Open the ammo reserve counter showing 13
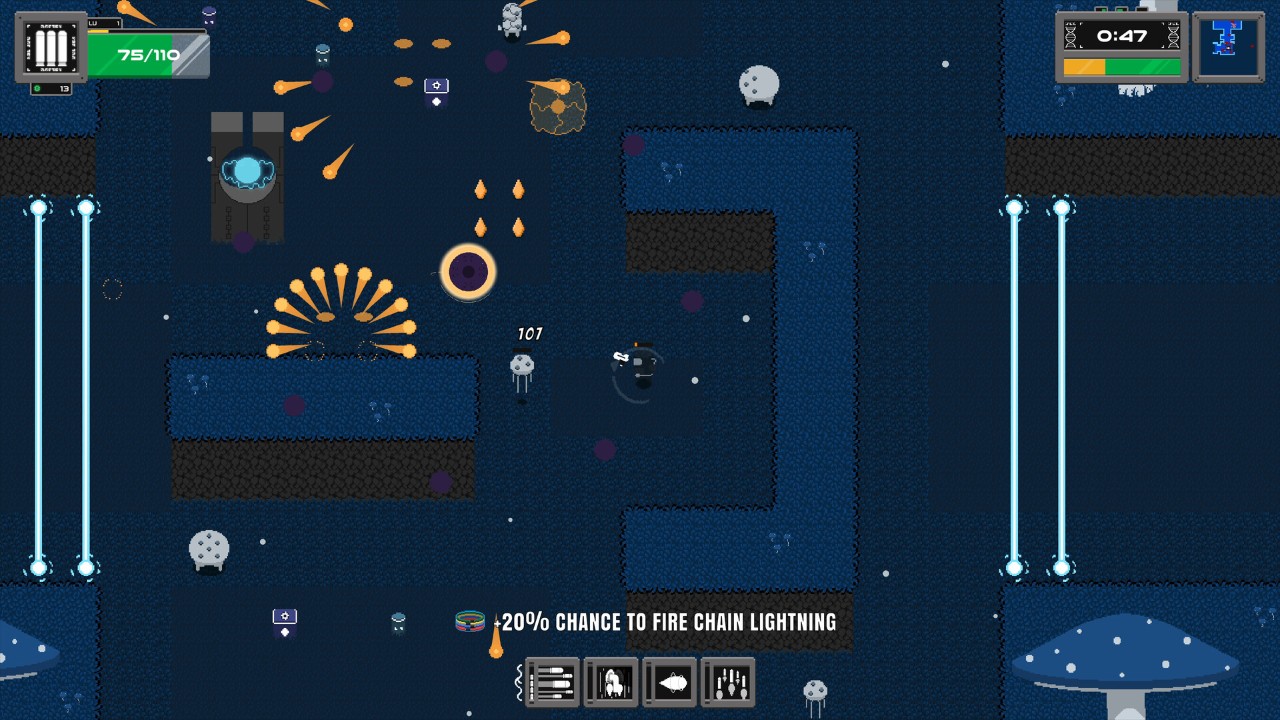The image size is (1280, 720). click(x=51, y=88)
